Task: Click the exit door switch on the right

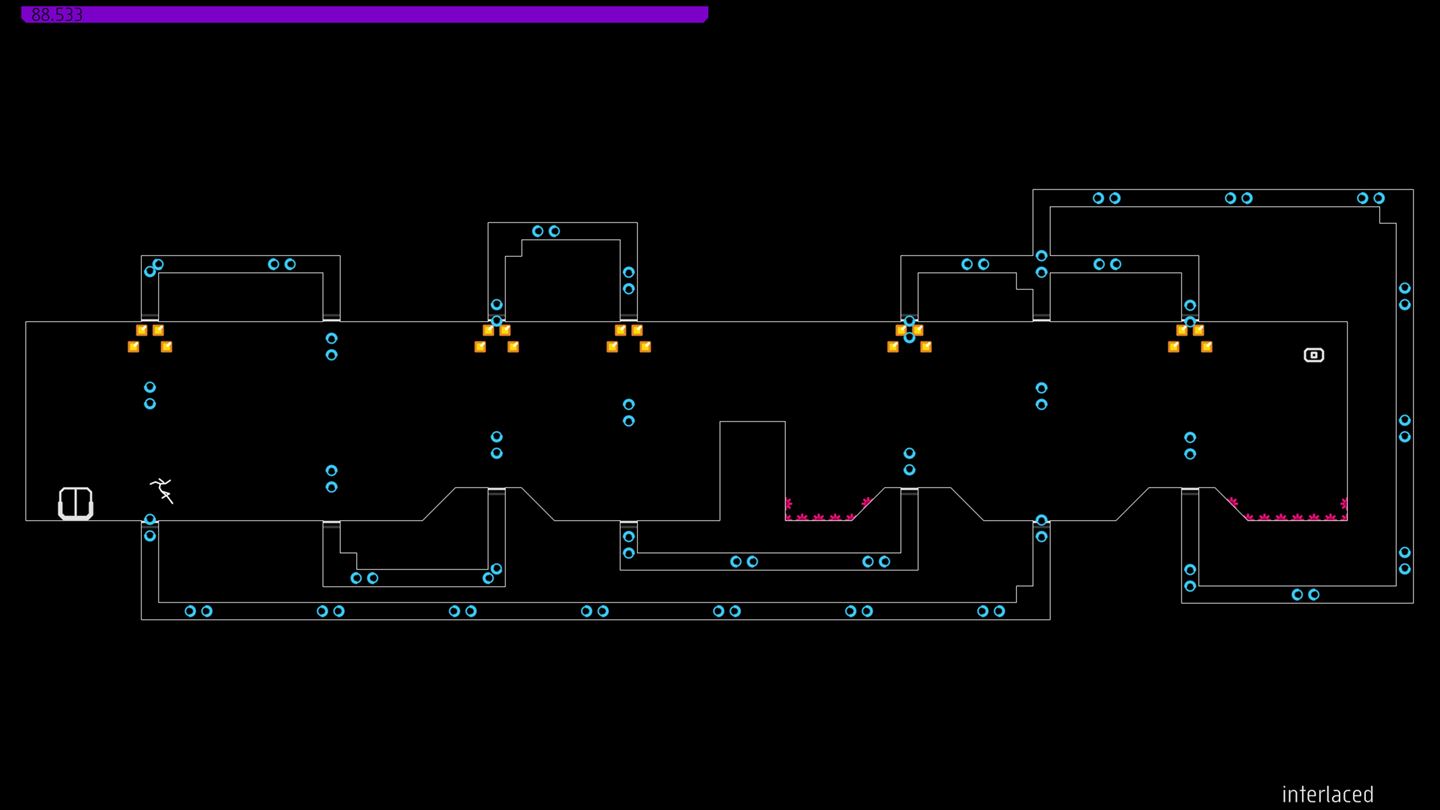Action: tap(1313, 354)
